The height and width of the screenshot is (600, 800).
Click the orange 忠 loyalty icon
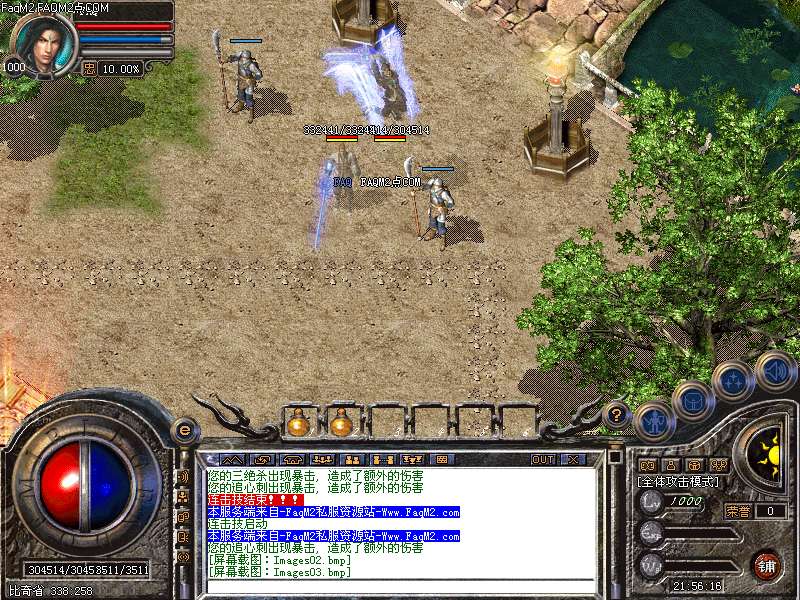89,68
